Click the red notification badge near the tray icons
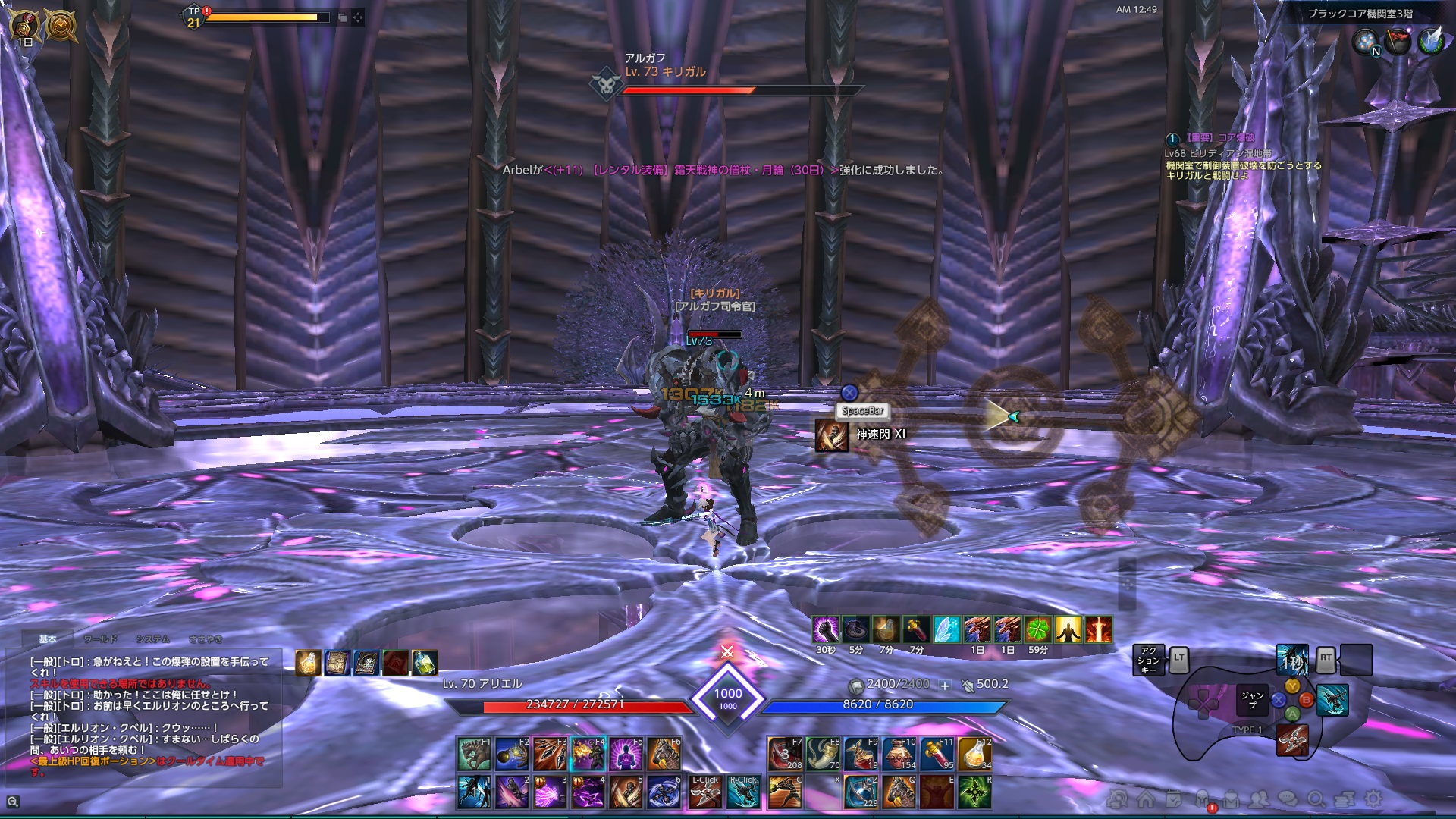The width and height of the screenshot is (1456, 819). (1212, 808)
